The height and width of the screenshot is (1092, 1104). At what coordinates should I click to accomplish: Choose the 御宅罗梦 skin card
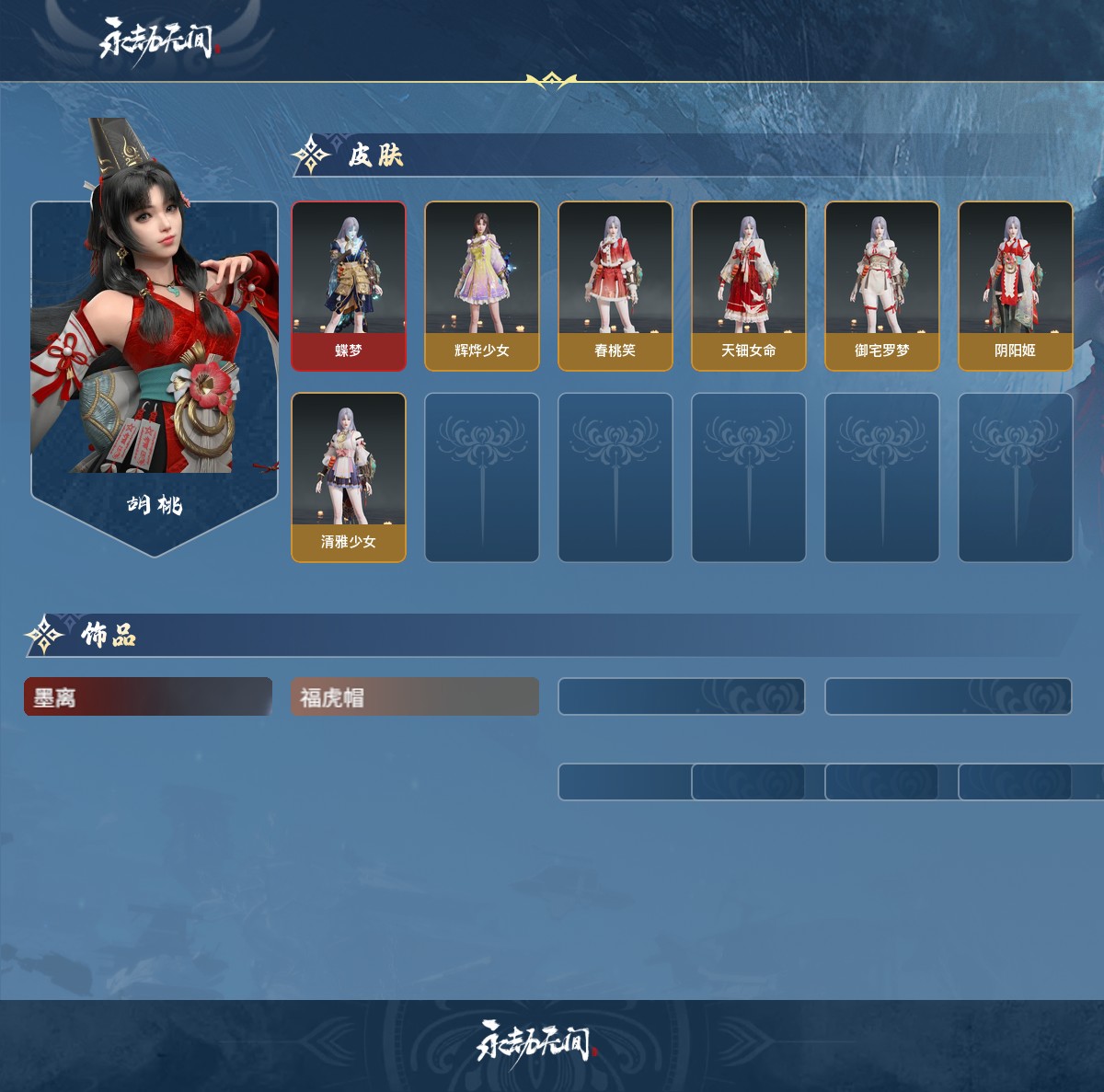pos(882,286)
